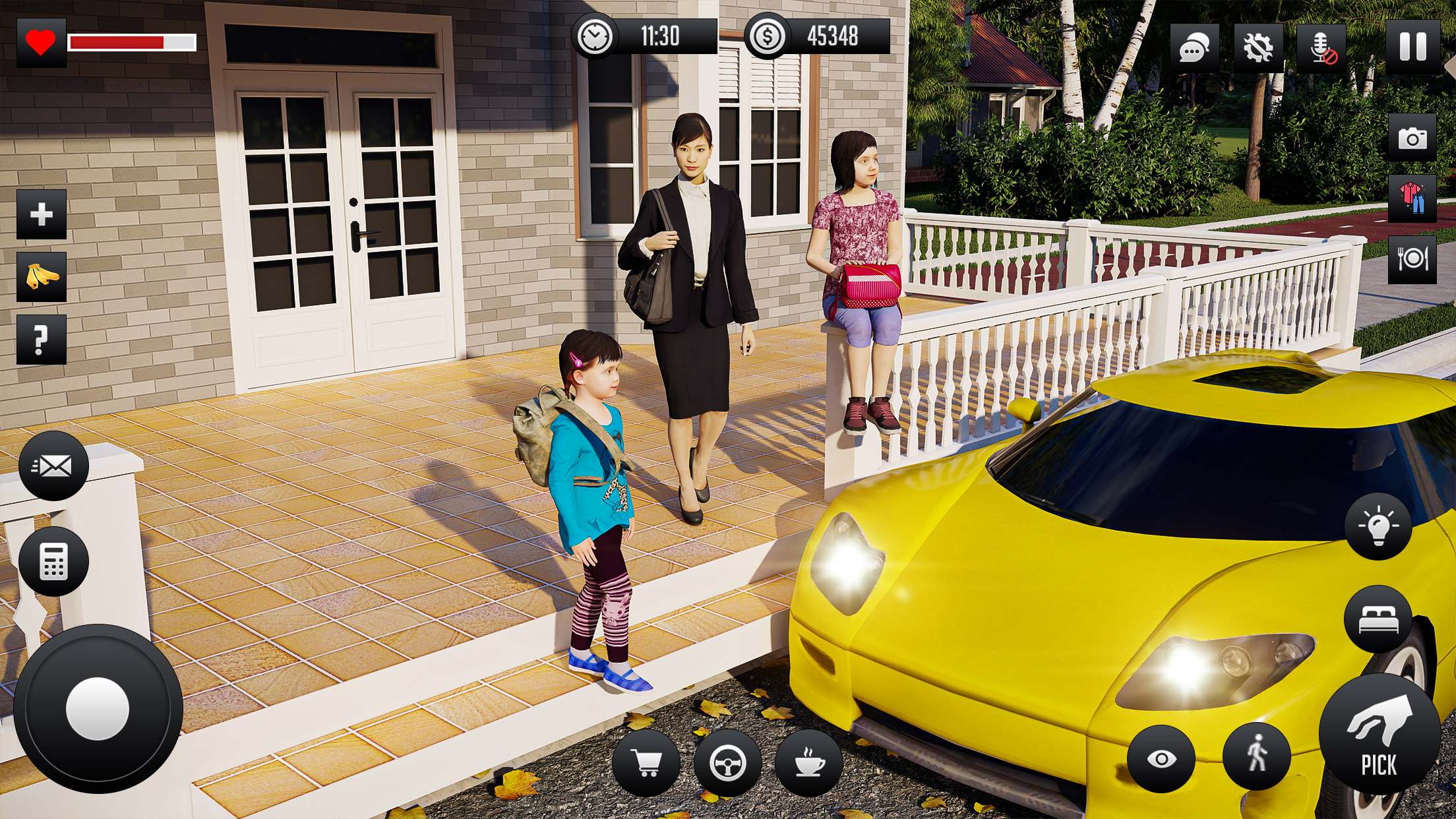Tap the walking figure button
Image resolution: width=1456 pixels, height=819 pixels.
pos(1257,756)
